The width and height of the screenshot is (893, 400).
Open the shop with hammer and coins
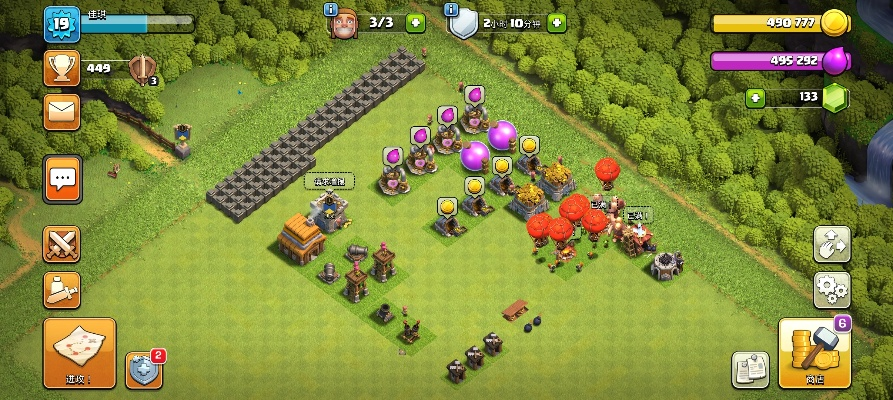point(814,353)
